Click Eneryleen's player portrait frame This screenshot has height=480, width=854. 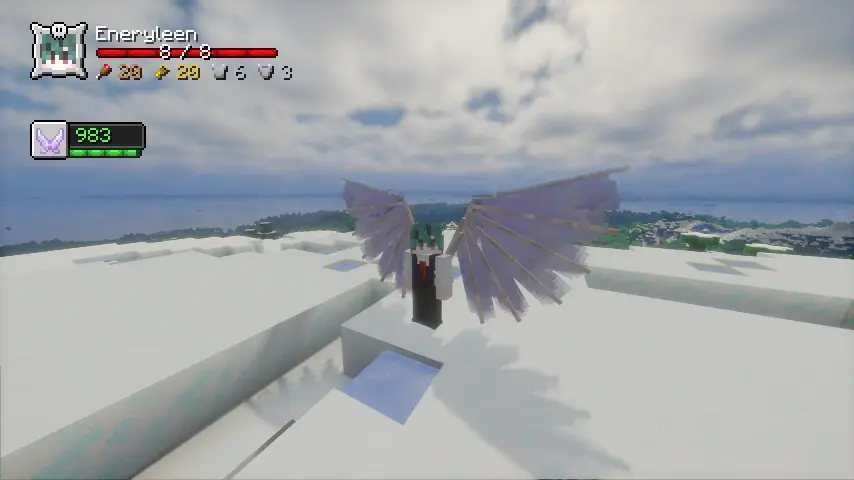pos(59,51)
